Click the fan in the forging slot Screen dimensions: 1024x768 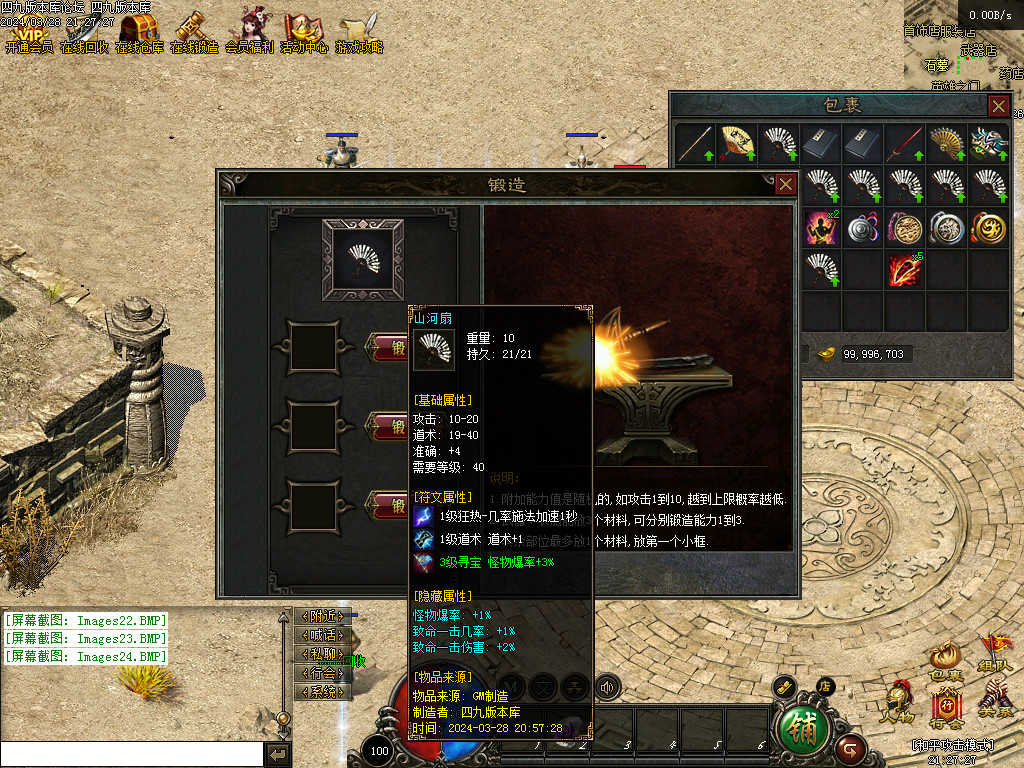pos(362,259)
